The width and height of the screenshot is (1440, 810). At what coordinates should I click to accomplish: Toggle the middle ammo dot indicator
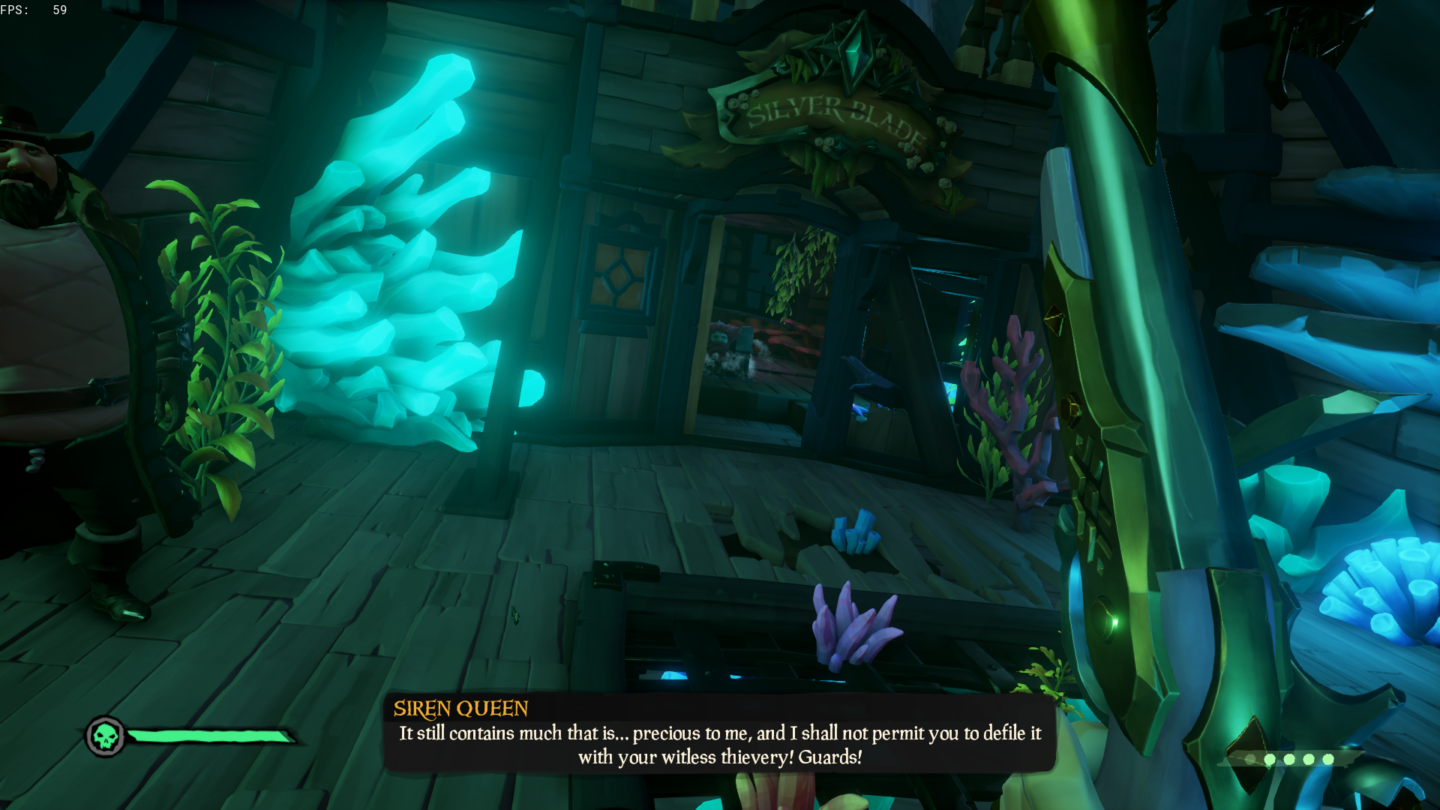[1289, 758]
